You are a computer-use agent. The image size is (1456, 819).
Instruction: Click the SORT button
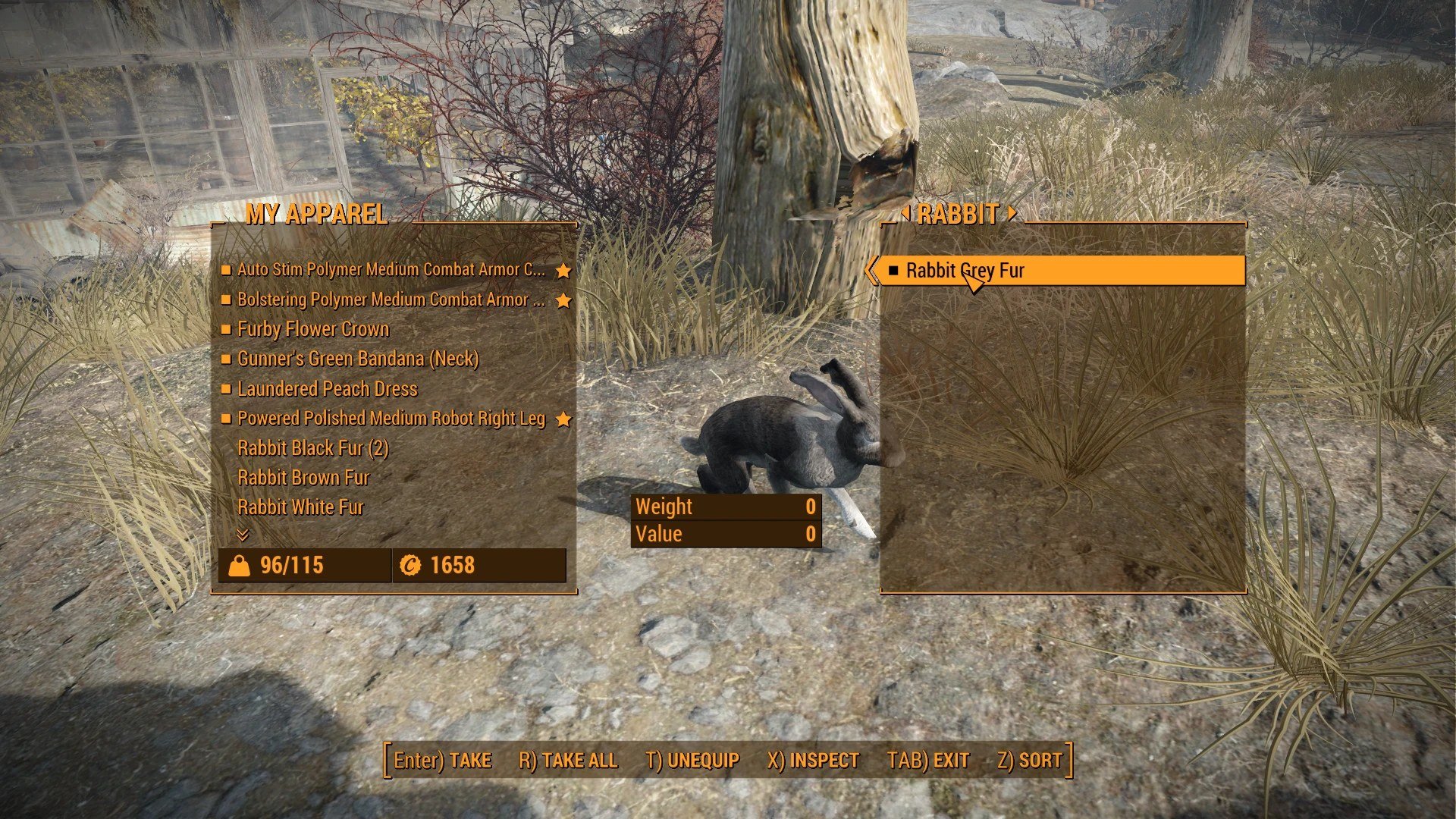click(x=1030, y=761)
